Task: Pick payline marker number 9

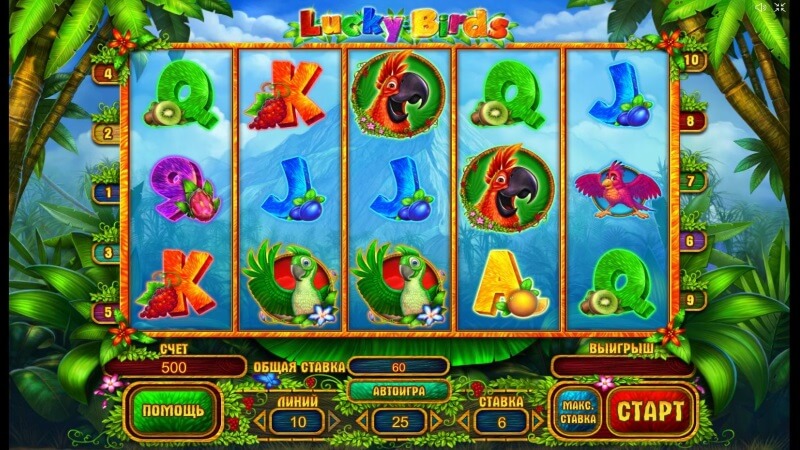Action: click(691, 299)
